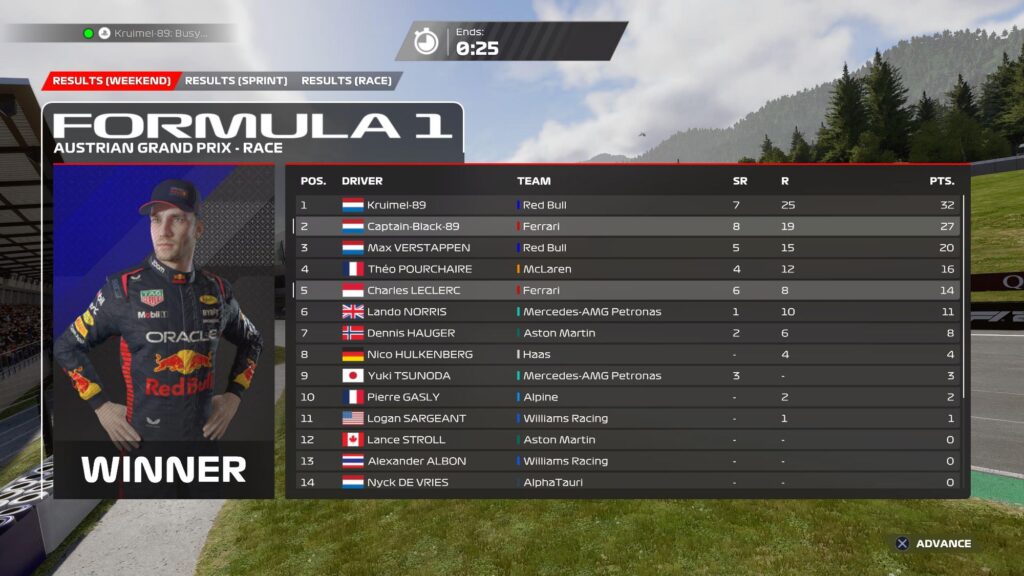
Task: Switch to the Results (Weekend) tab
Action: pyautogui.click(x=111, y=81)
